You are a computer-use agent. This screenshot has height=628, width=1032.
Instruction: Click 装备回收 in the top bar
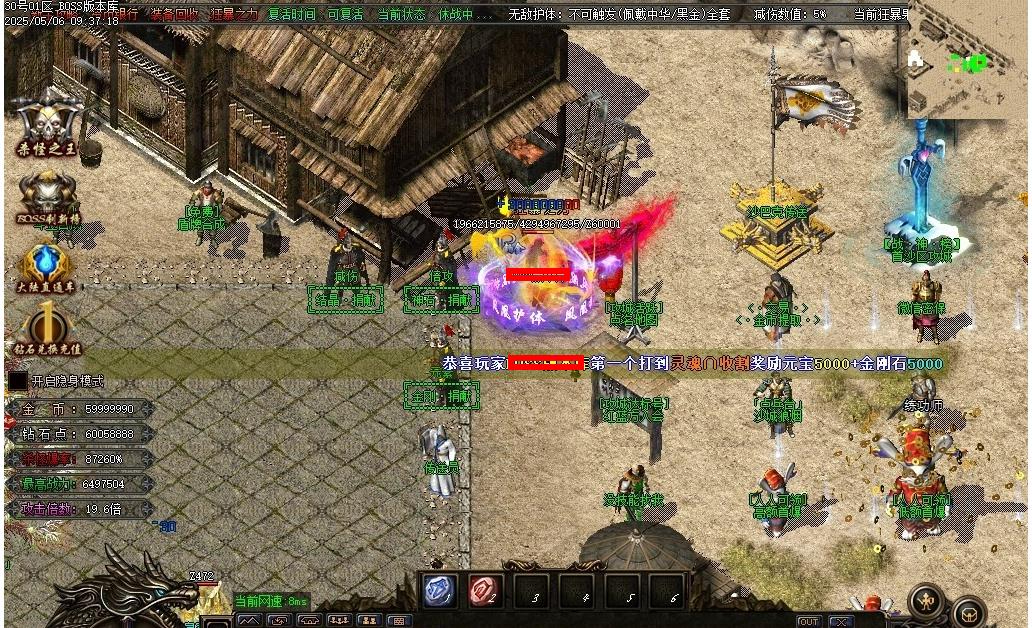(175, 15)
